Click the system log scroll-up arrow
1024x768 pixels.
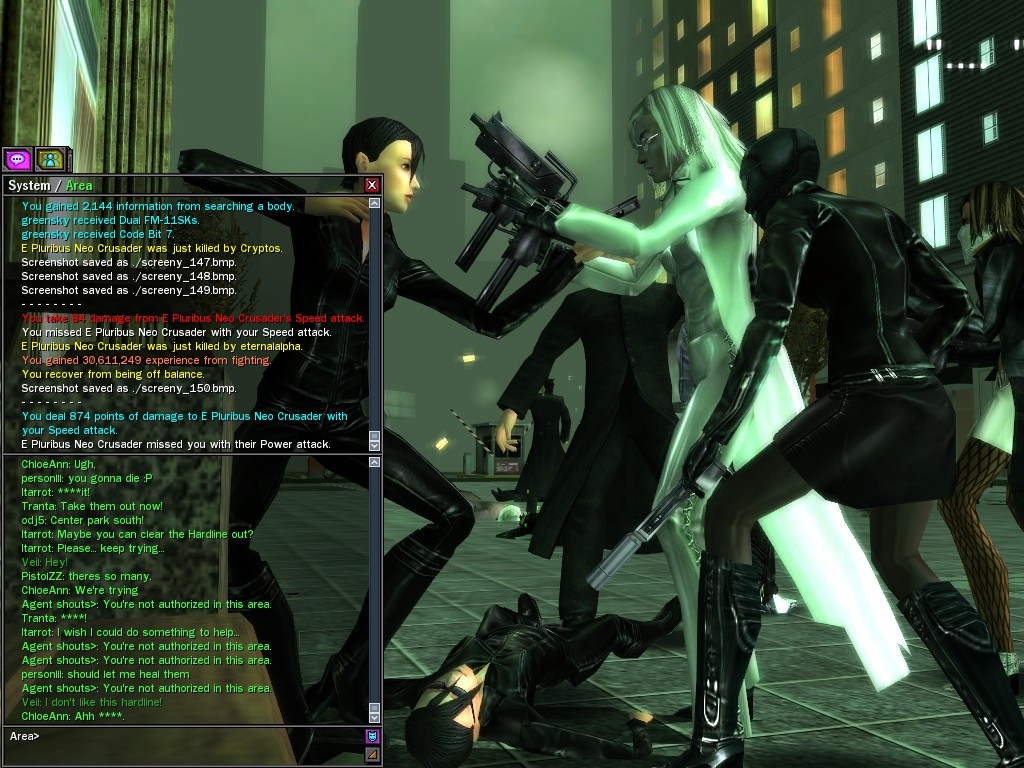pyautogui.click(x=375, y=204)
